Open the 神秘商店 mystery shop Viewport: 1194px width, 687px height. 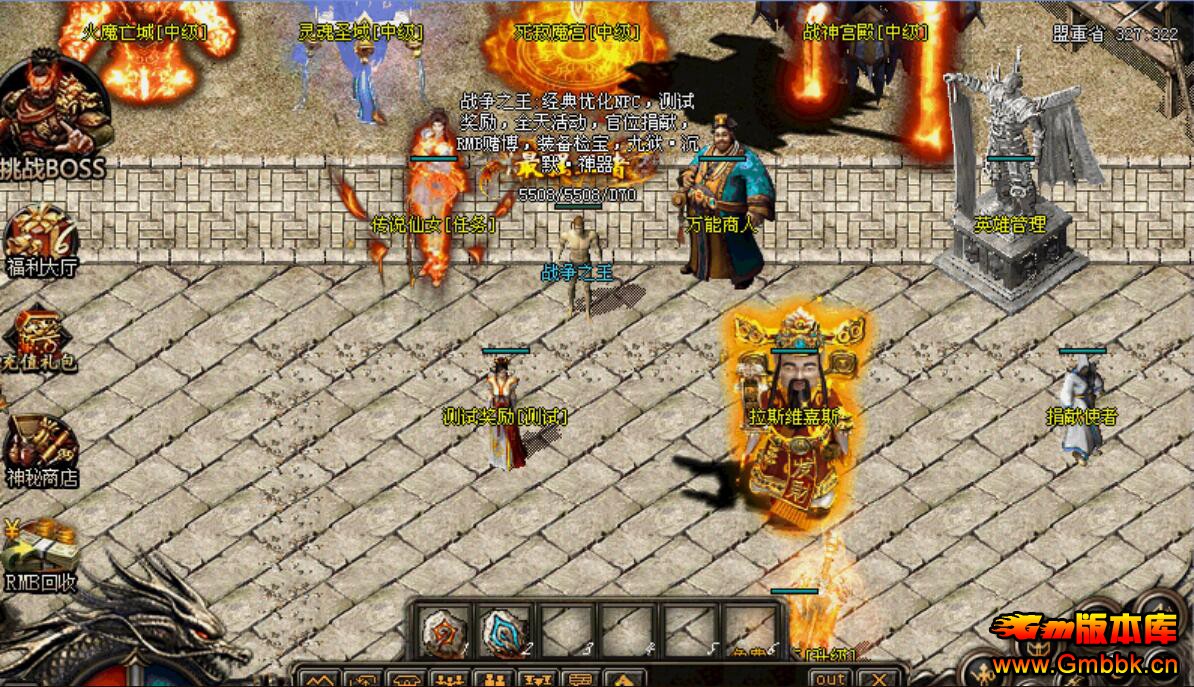click(41, 450)
